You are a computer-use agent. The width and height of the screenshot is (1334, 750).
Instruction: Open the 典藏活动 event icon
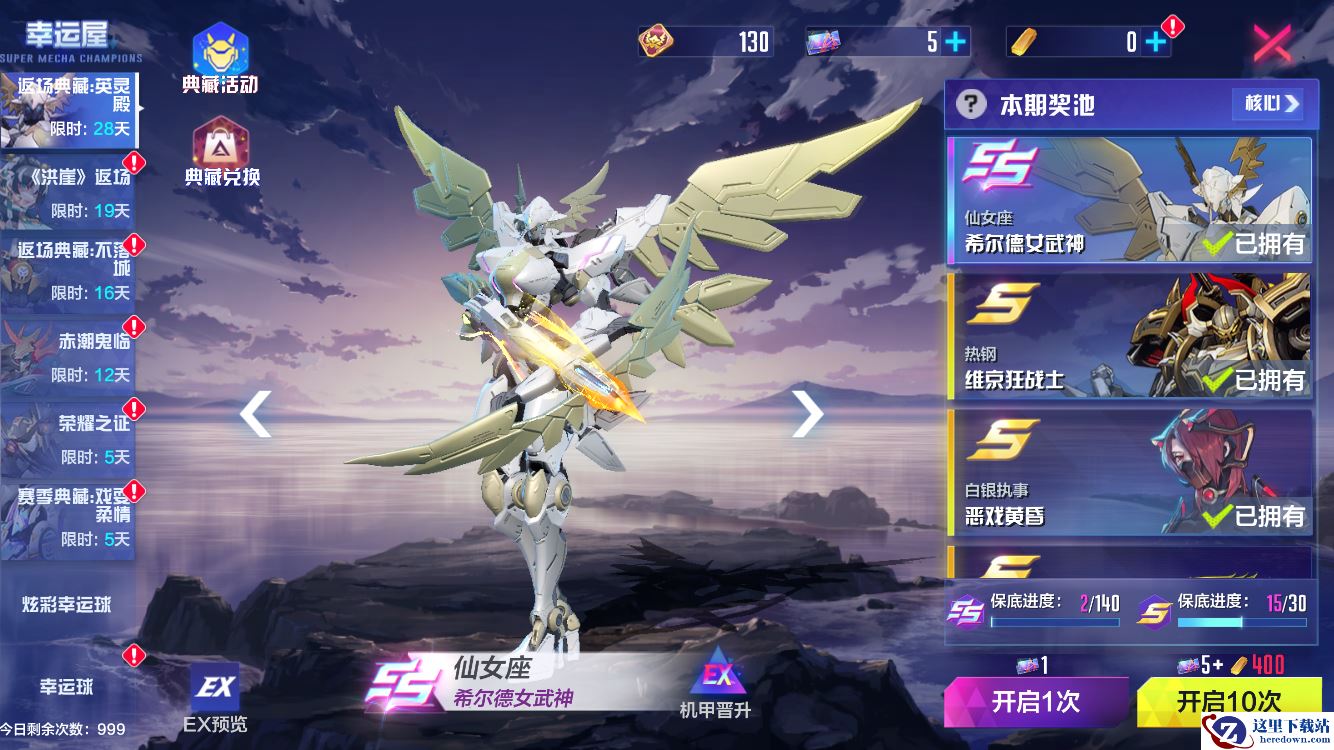(x=220, y=59)
